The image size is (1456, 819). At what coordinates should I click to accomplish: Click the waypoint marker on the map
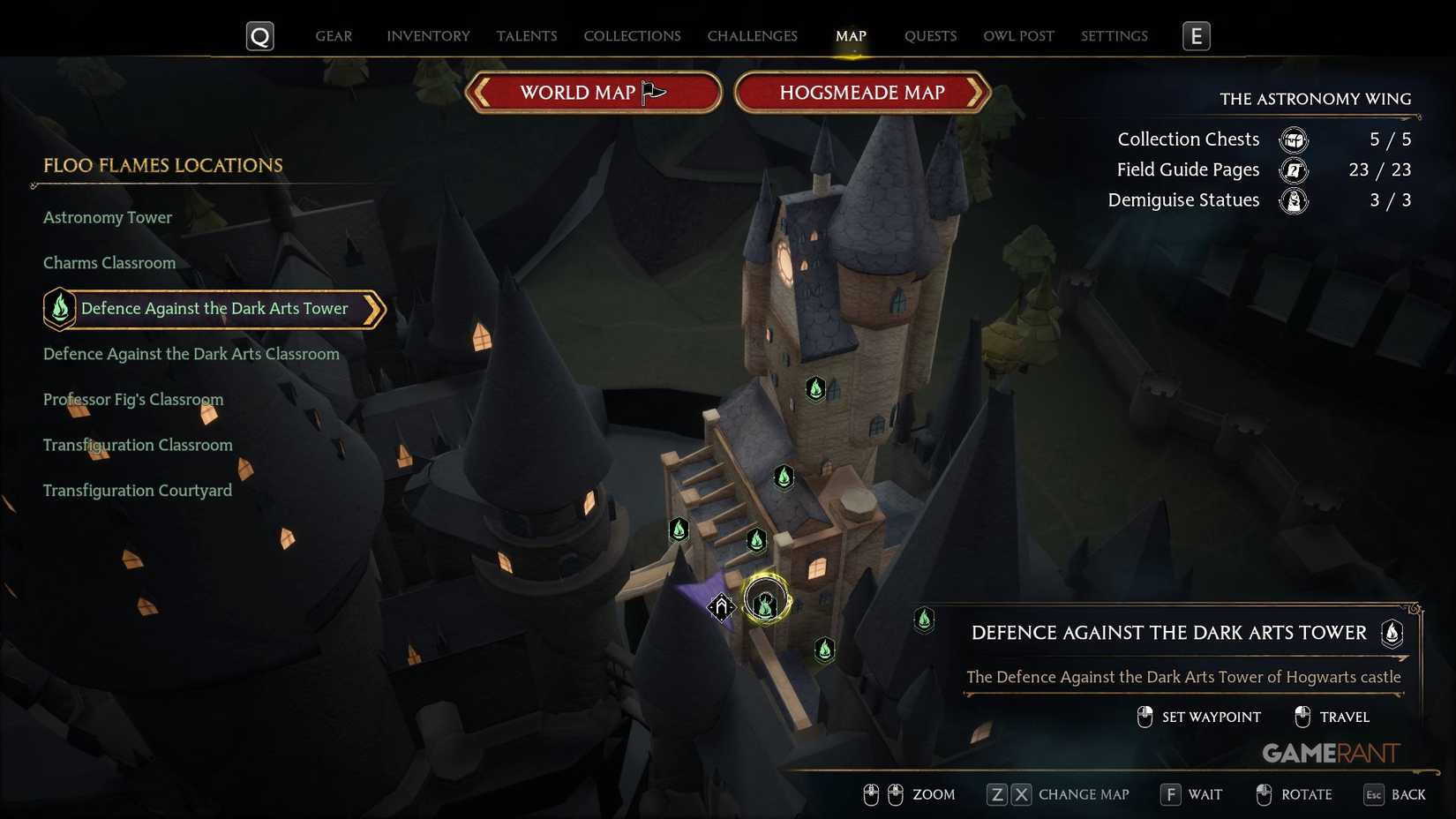(x=722, y=607)
